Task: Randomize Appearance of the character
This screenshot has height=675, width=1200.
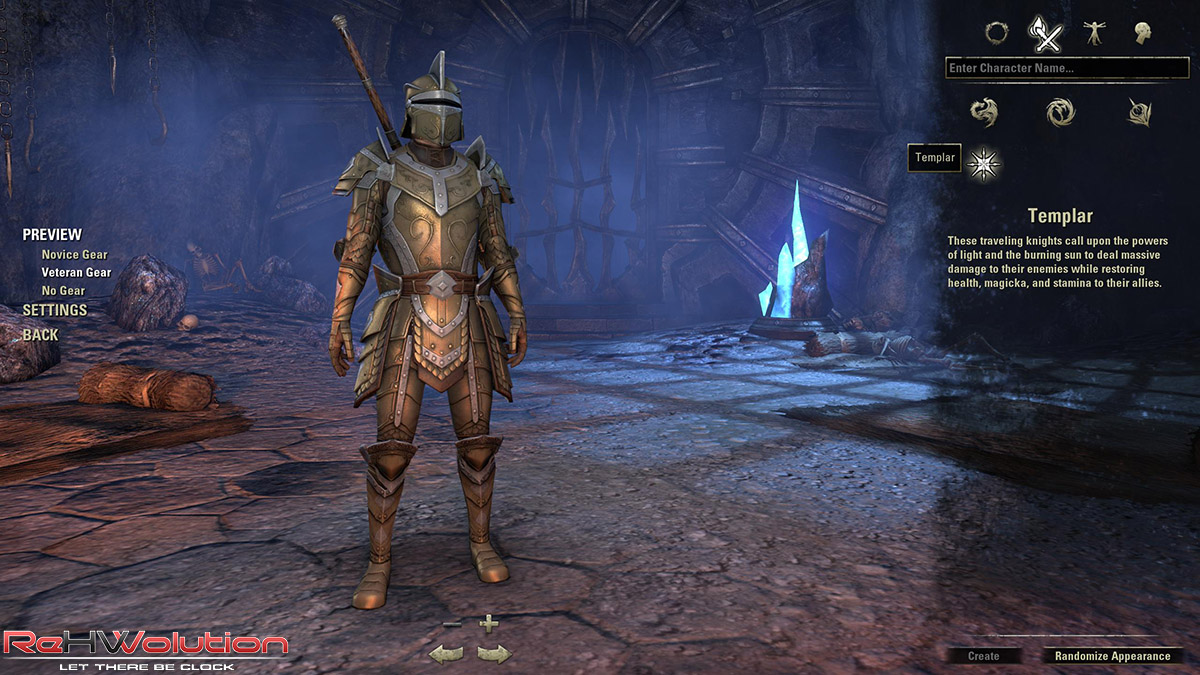Action: point(1112,656)
